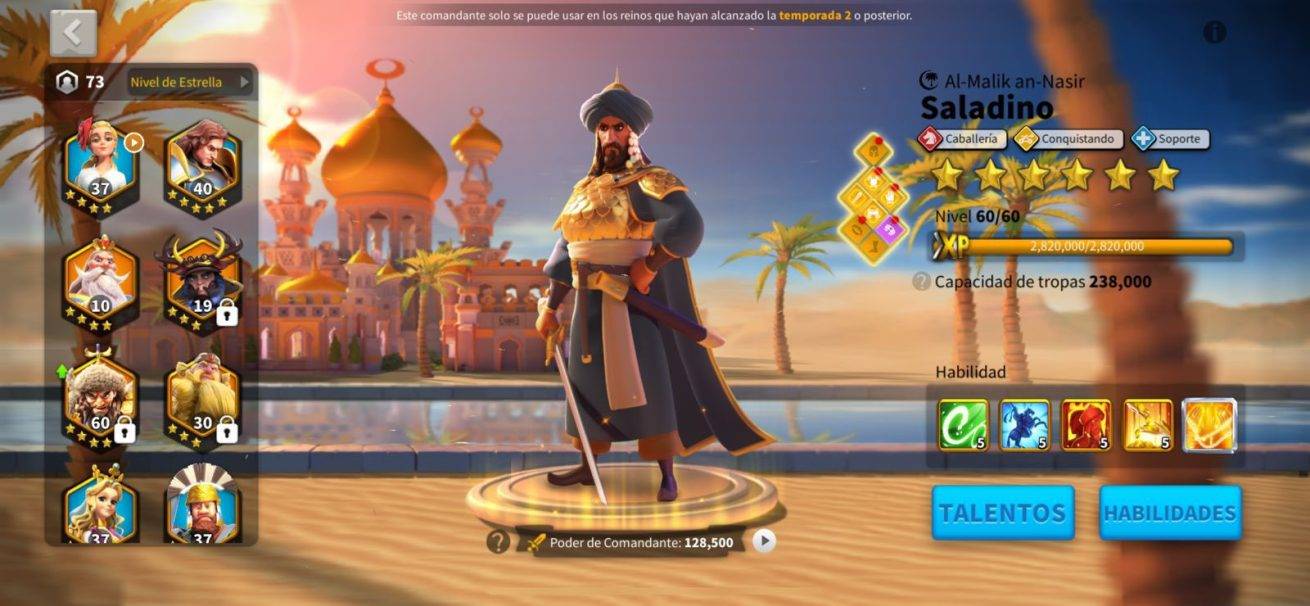
Task: View the green swirl skill
Action: pos(963,425)
